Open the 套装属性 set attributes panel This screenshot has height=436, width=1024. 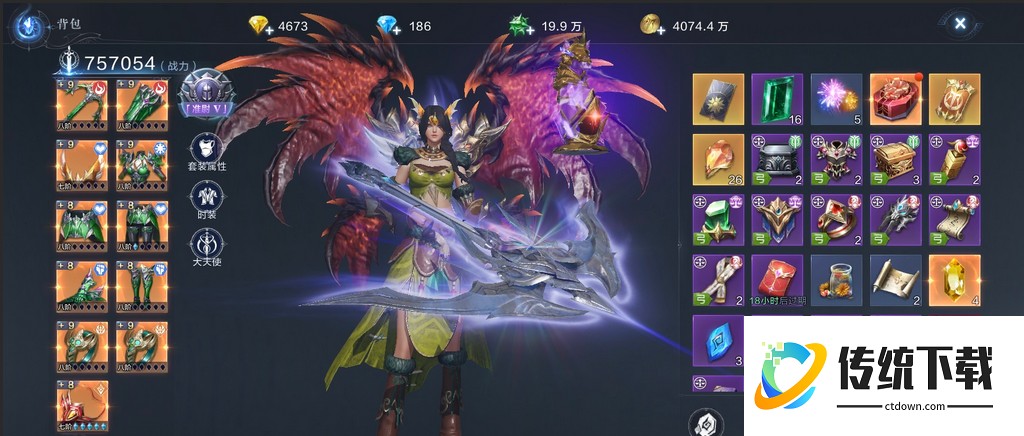[x=207, y=151]
